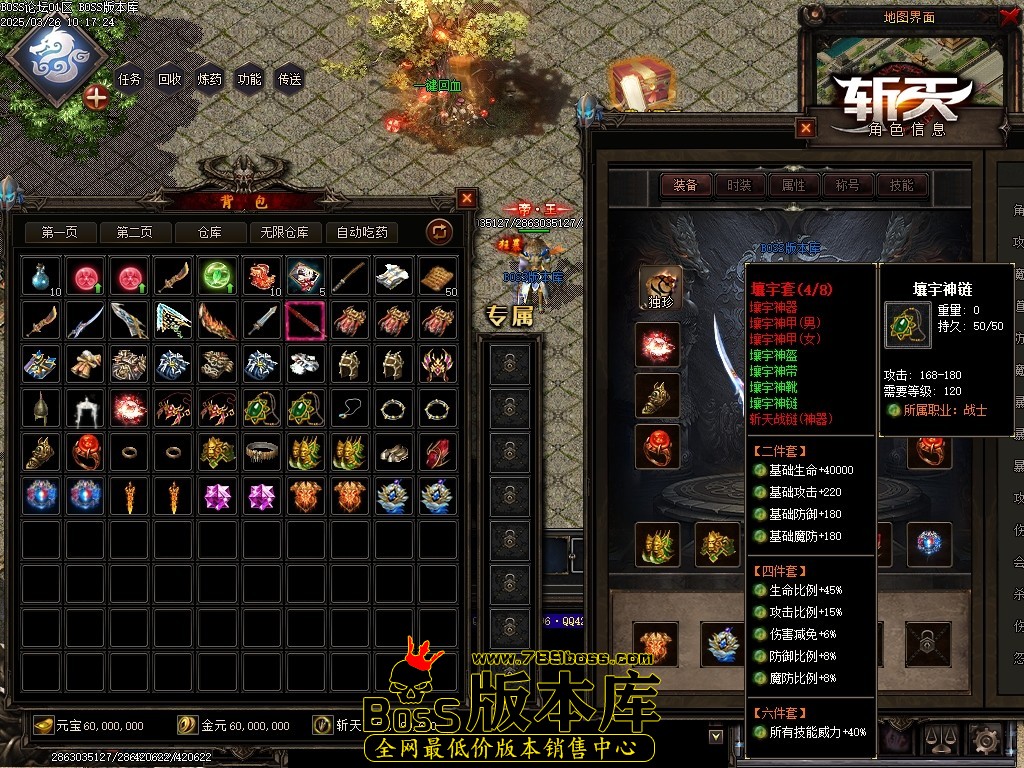Switch to the 时装 costume tab
The image size is (1024, 768).
740,185
